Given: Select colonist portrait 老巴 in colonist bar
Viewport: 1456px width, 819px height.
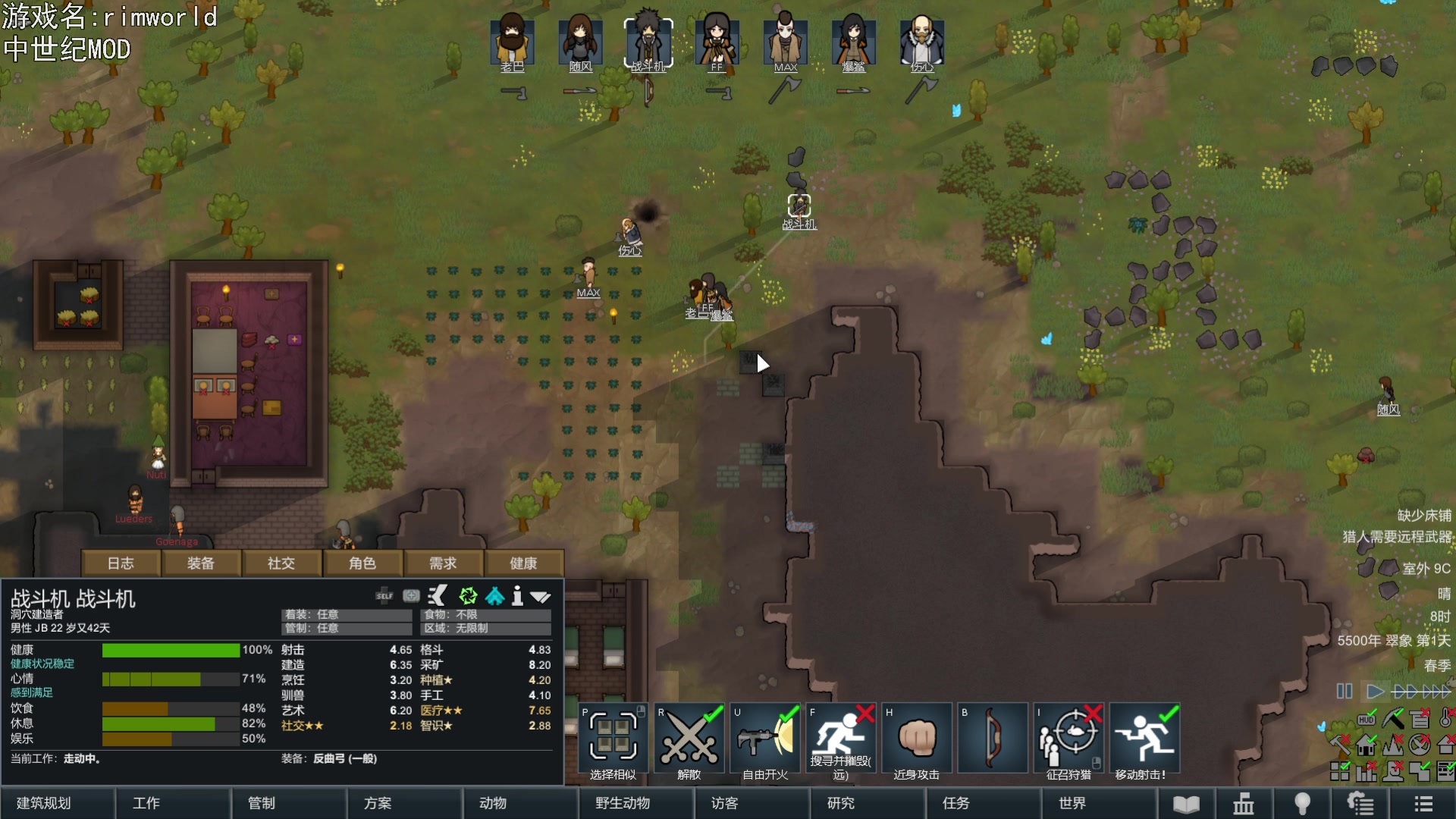Looking at the screenshot, I should [513, 43].
